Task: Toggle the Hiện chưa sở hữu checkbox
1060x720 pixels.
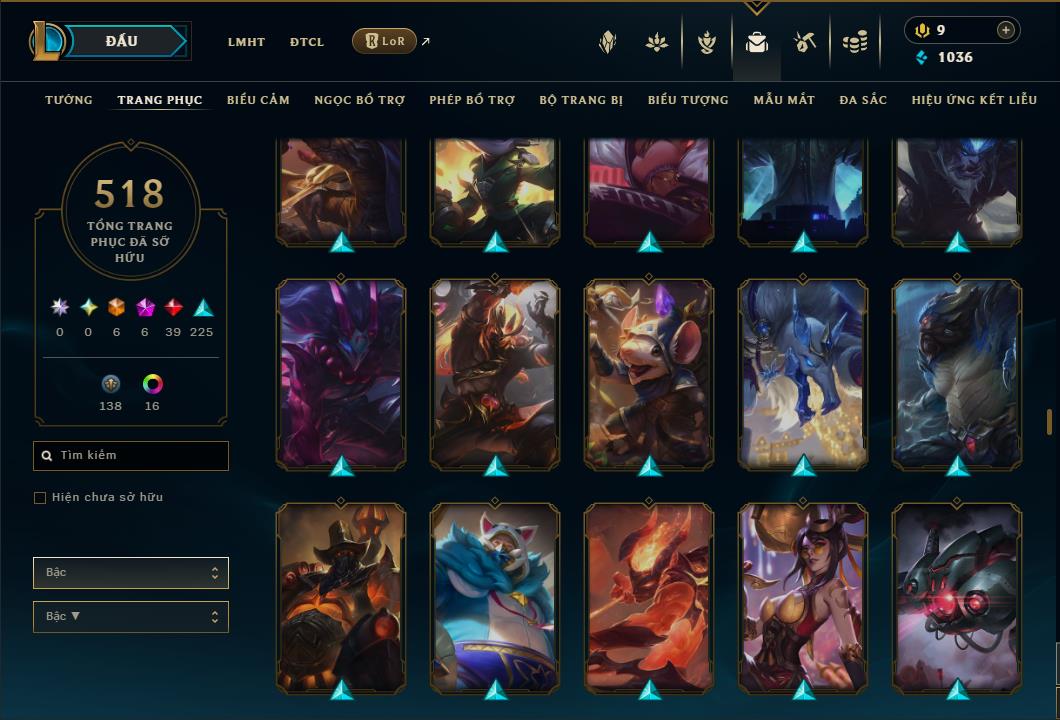Action: point(40,498)
